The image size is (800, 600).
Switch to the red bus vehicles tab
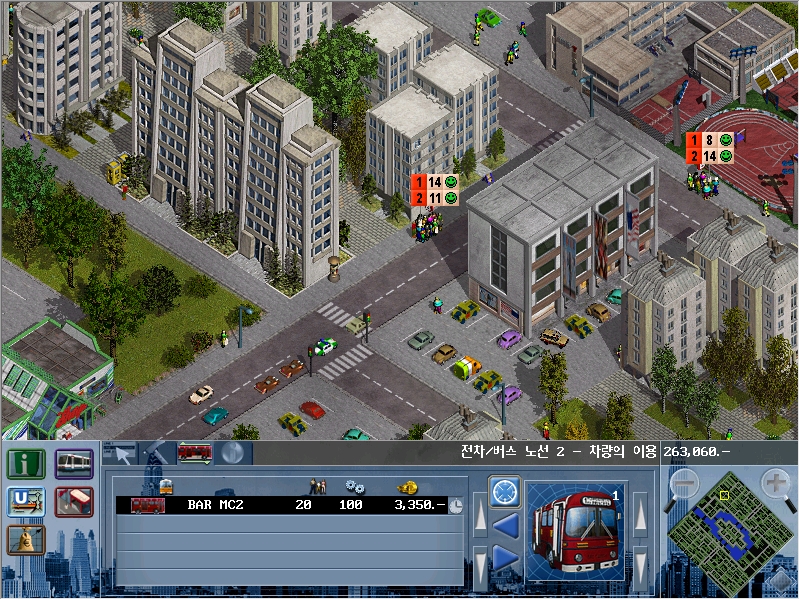(x=194, y=453)
